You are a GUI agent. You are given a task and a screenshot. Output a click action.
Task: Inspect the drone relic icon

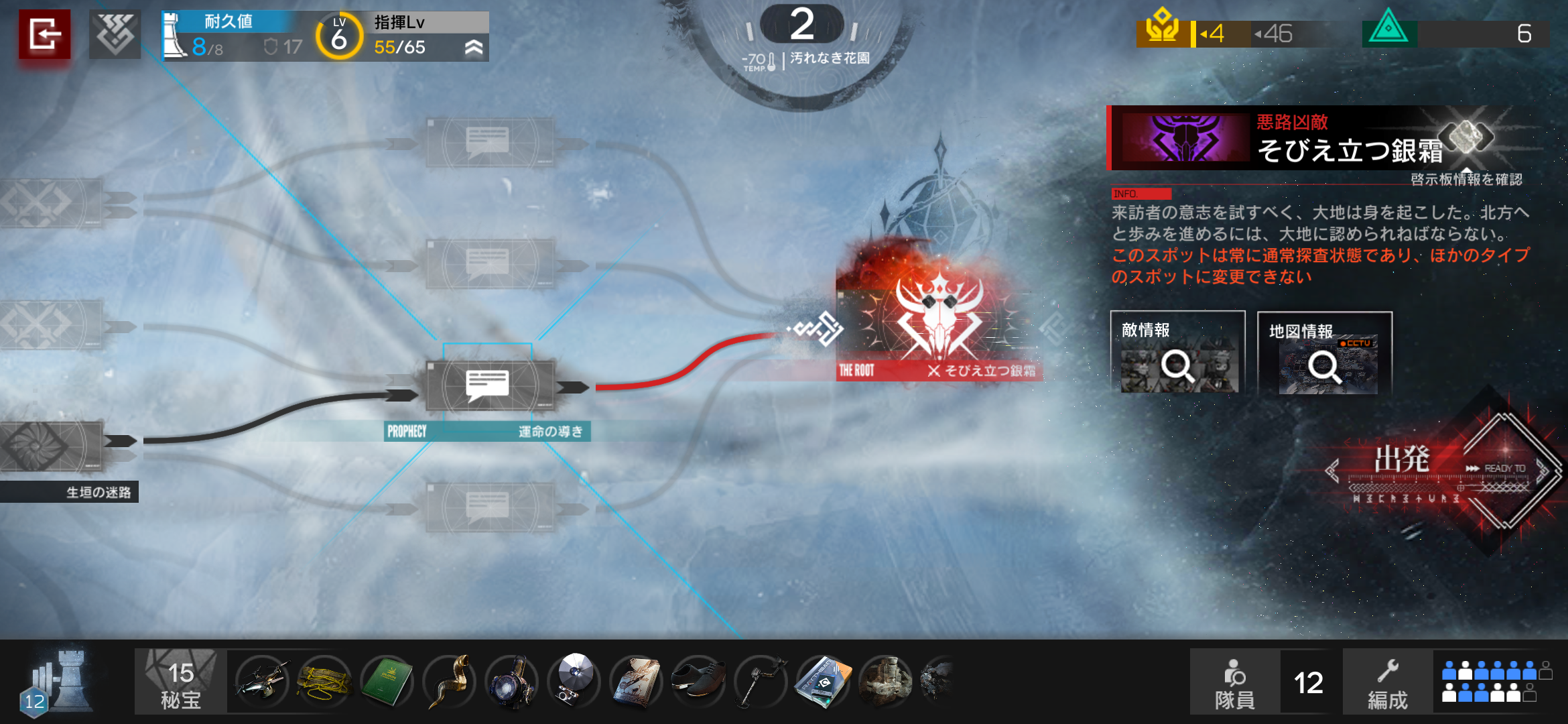[x=262, y=682]
